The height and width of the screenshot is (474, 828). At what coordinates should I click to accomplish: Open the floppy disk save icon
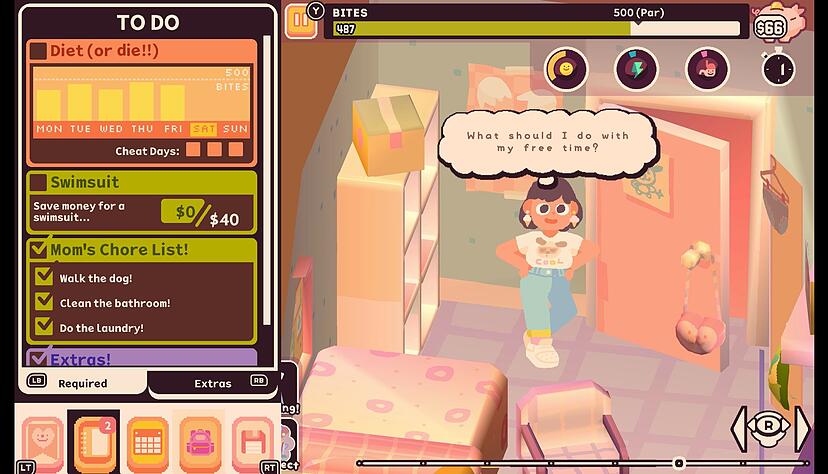(252, 440)
